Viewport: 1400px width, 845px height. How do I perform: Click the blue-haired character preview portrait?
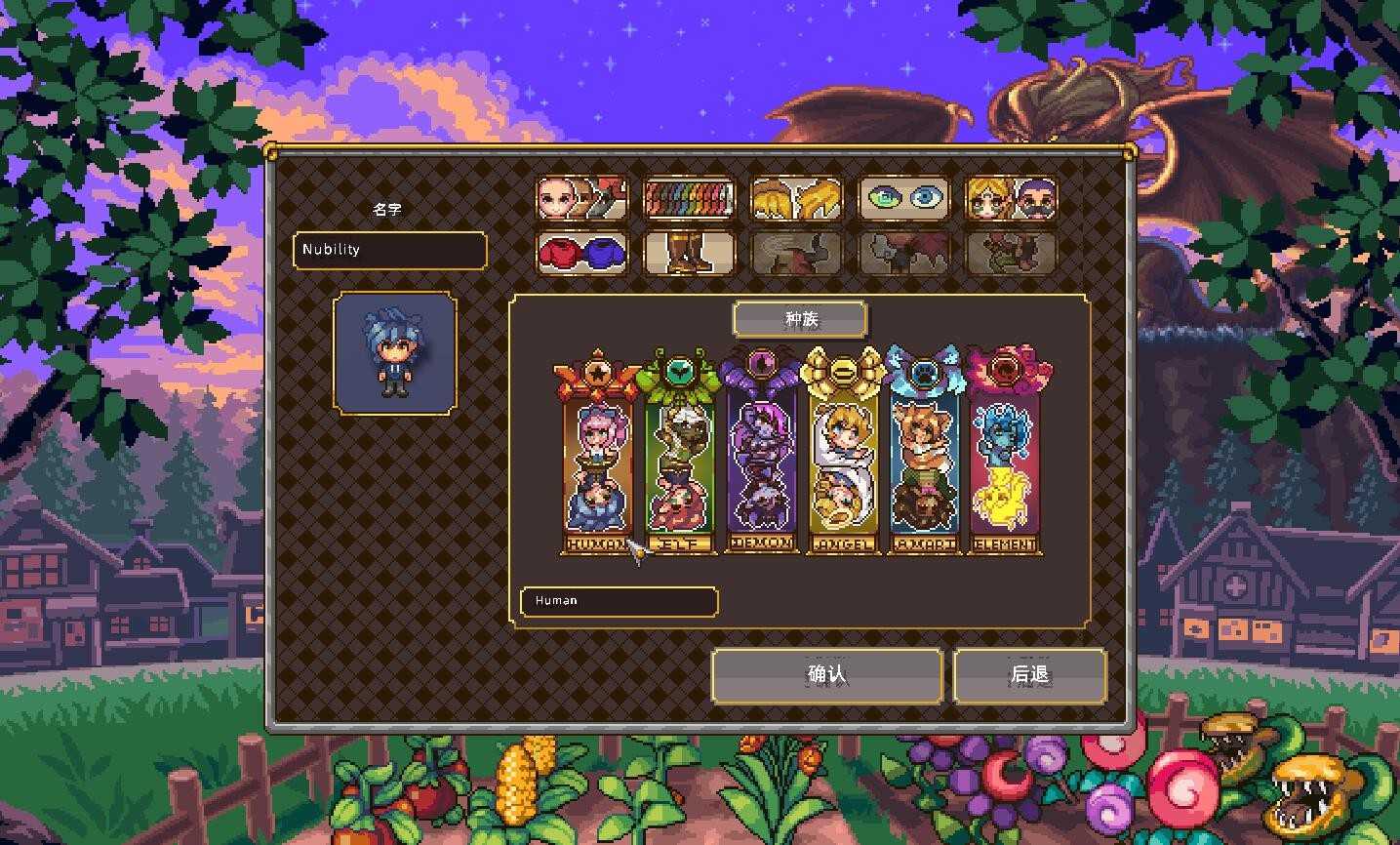[x=394, y=352]
